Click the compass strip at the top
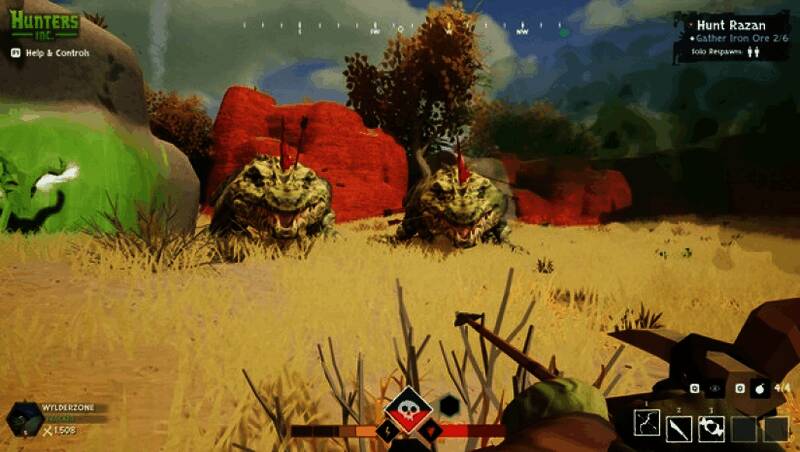The image size is (800, 452). tap(400, 30)
